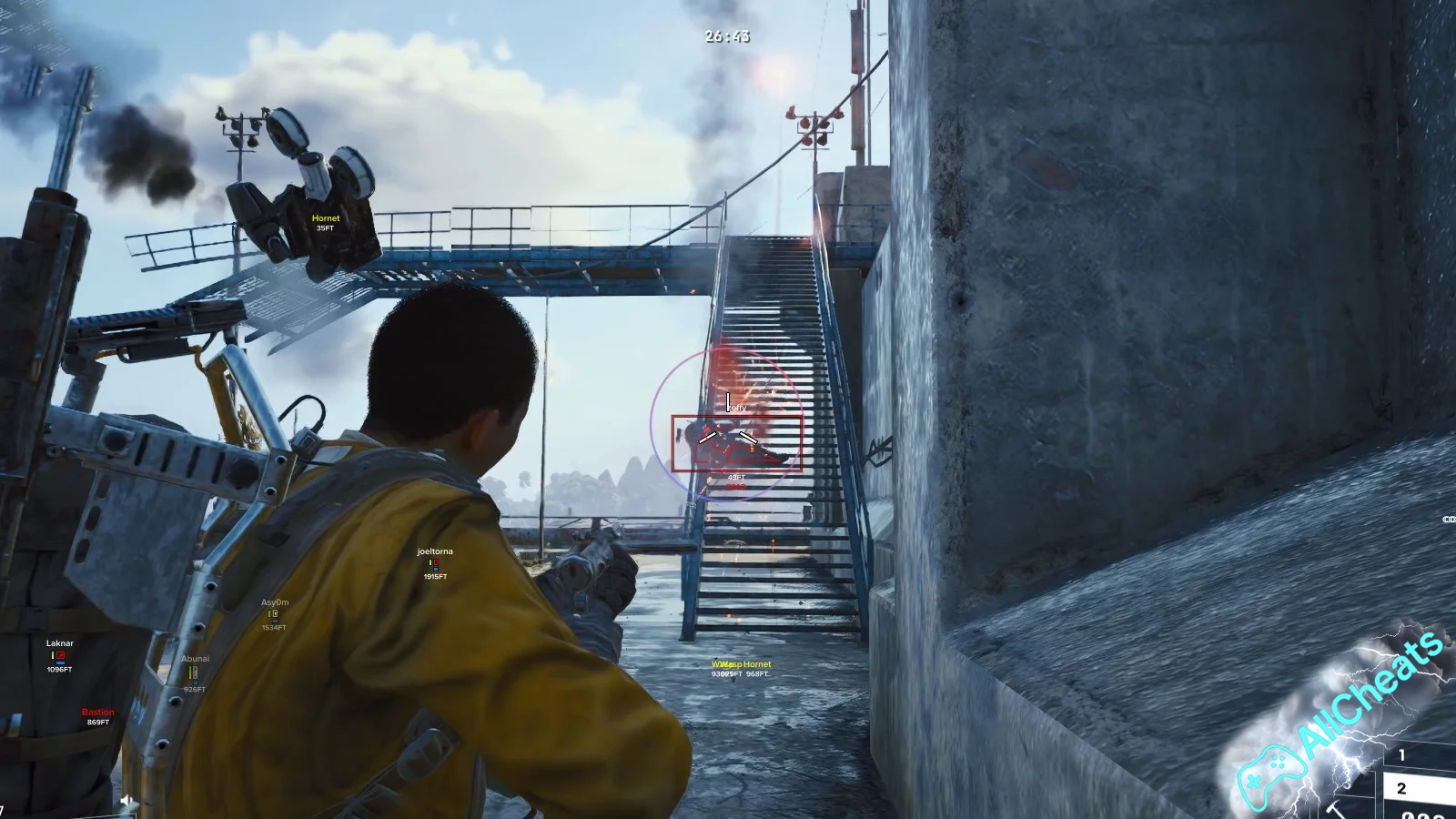Toggle the speaker voice chat icon
The width and height of the screenshot is (1456, 819).
126,801
